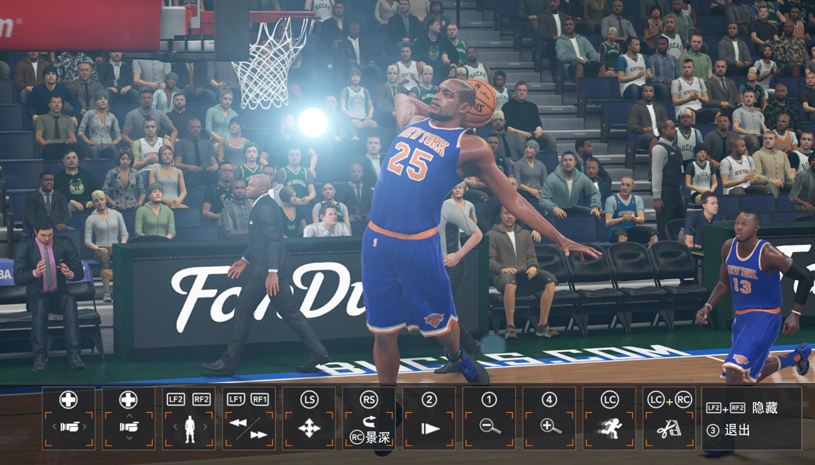Click the vertical camera tilt tile
Image resolution: width=815 pixels, height=465 pixels.
tap(128, 418)
